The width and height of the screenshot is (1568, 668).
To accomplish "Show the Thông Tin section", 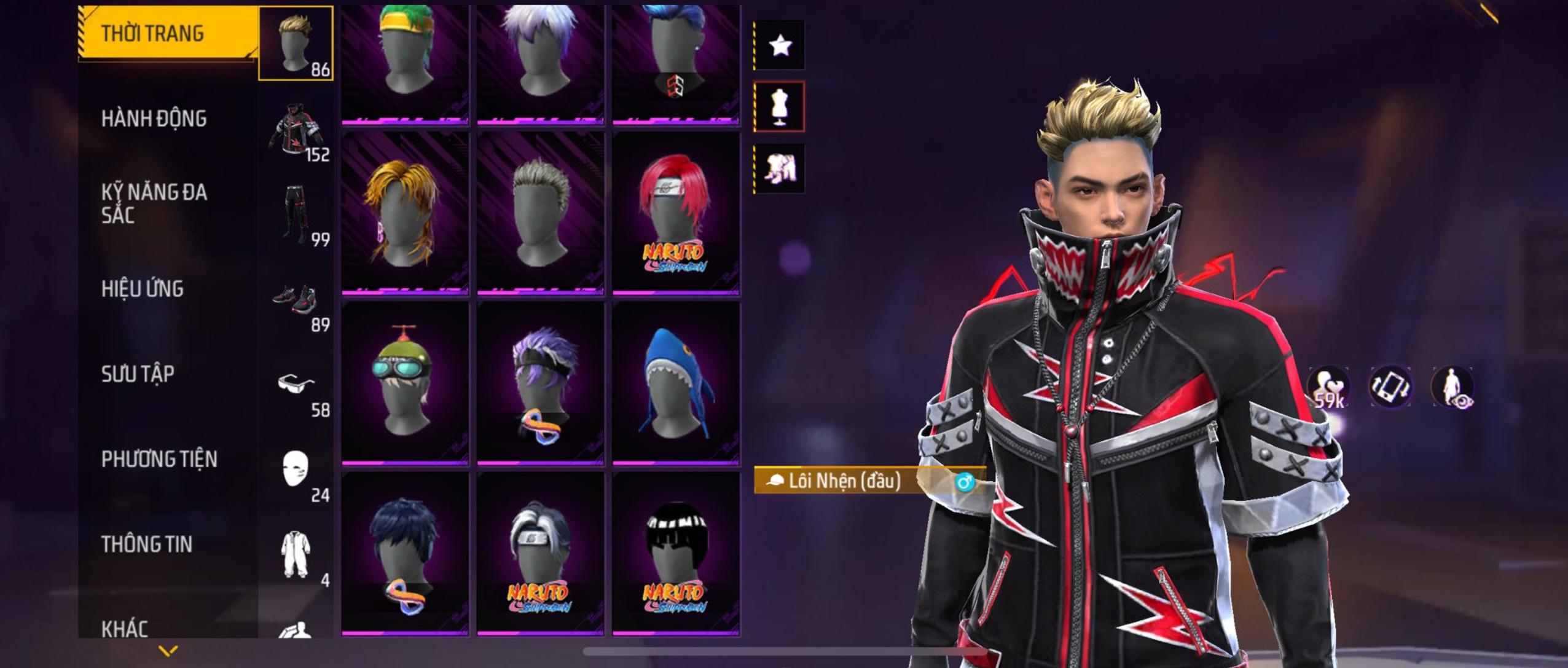I will [146, 544].
